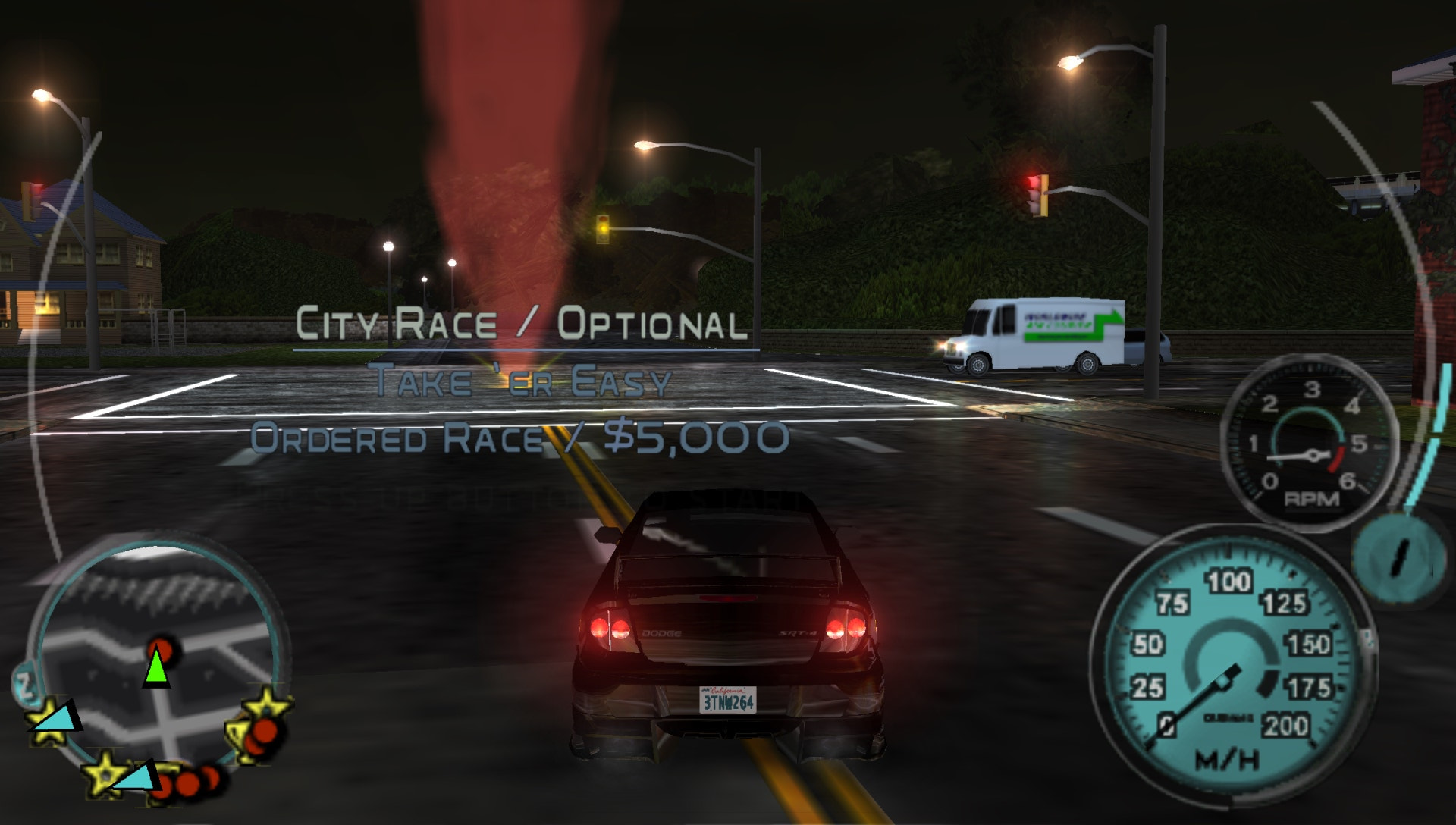Viewport: 1456px width, 825px height.
Task: Click the 'Ordered Race / $5,000' label
Action: coord(522,438)
